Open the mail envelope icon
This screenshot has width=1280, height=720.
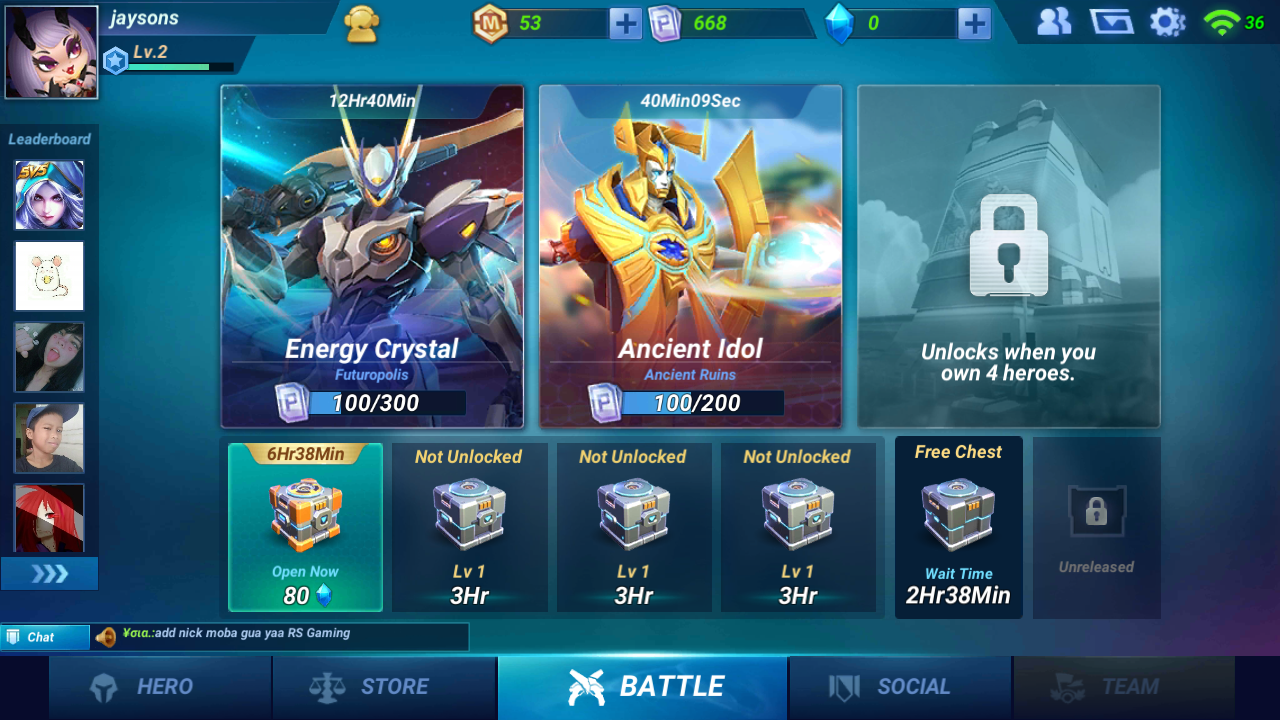(x=1111, y=22)
